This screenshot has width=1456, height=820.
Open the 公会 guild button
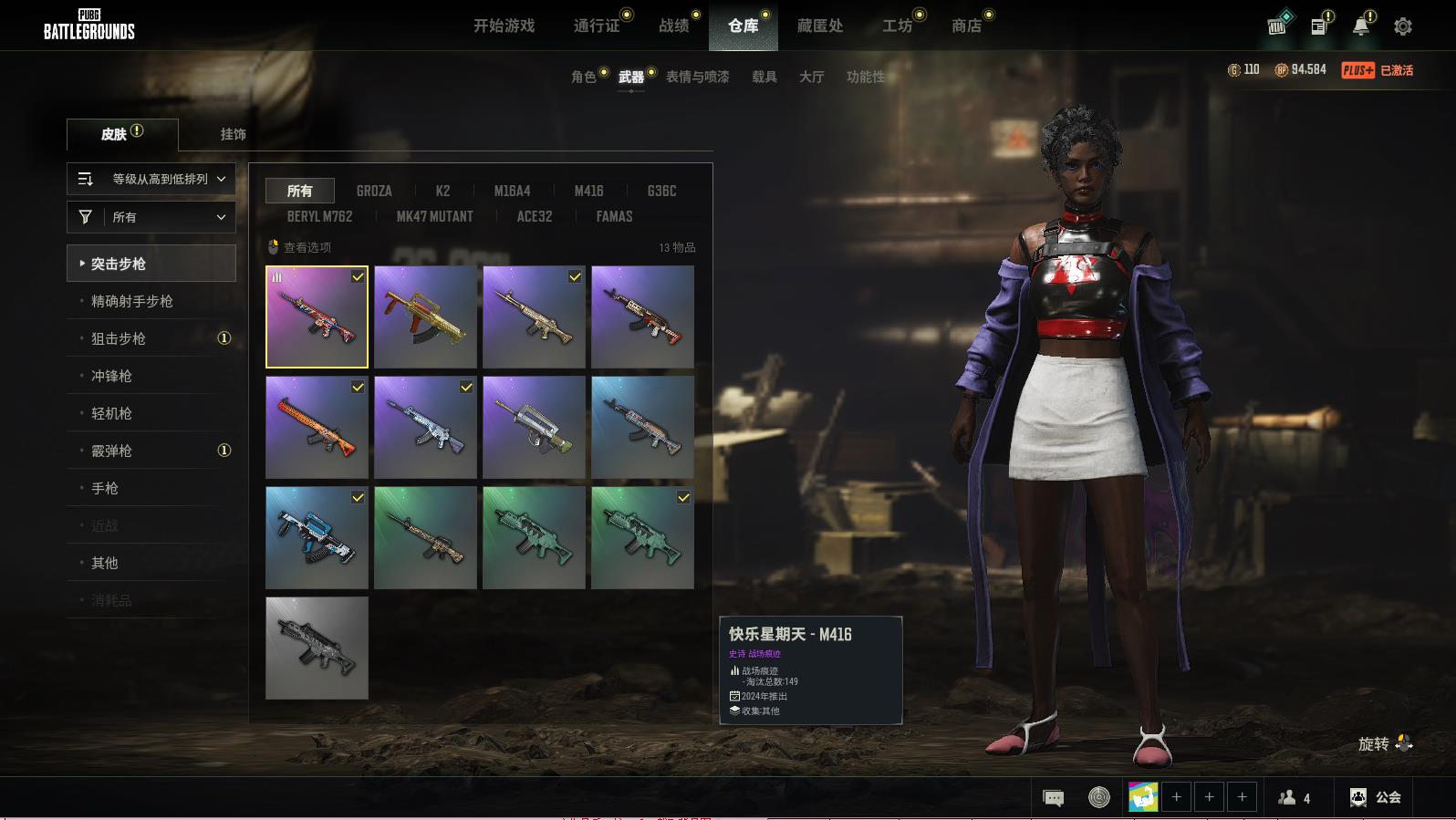(1376, 797)
